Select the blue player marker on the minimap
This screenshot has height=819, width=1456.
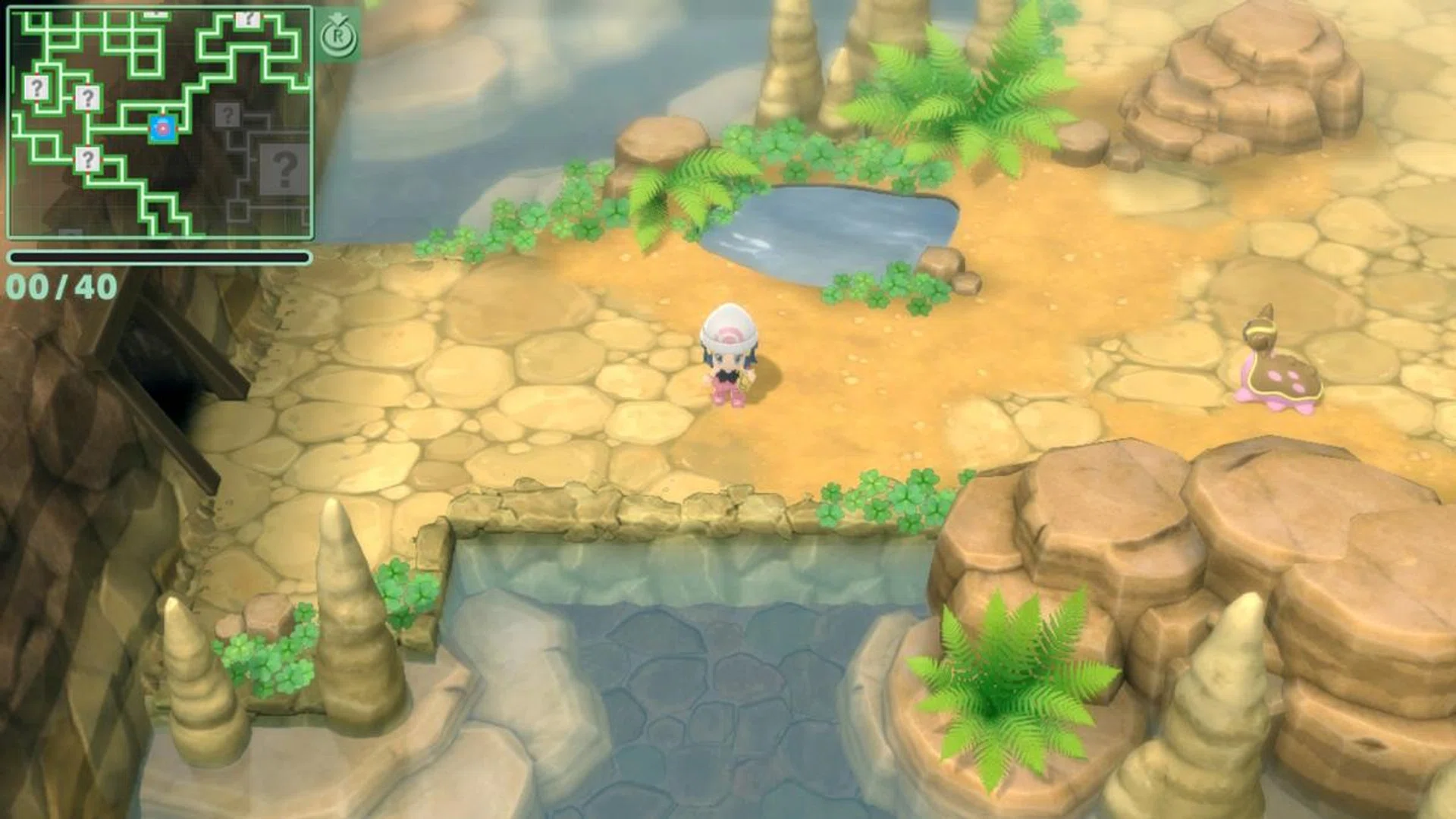tap(162, 128)
